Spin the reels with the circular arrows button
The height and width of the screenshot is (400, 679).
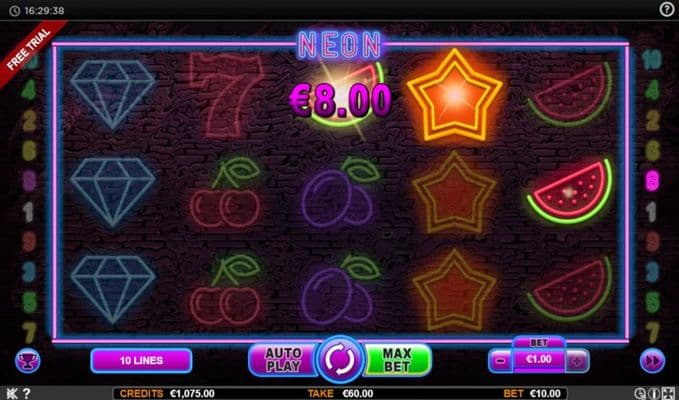point(339,360)
